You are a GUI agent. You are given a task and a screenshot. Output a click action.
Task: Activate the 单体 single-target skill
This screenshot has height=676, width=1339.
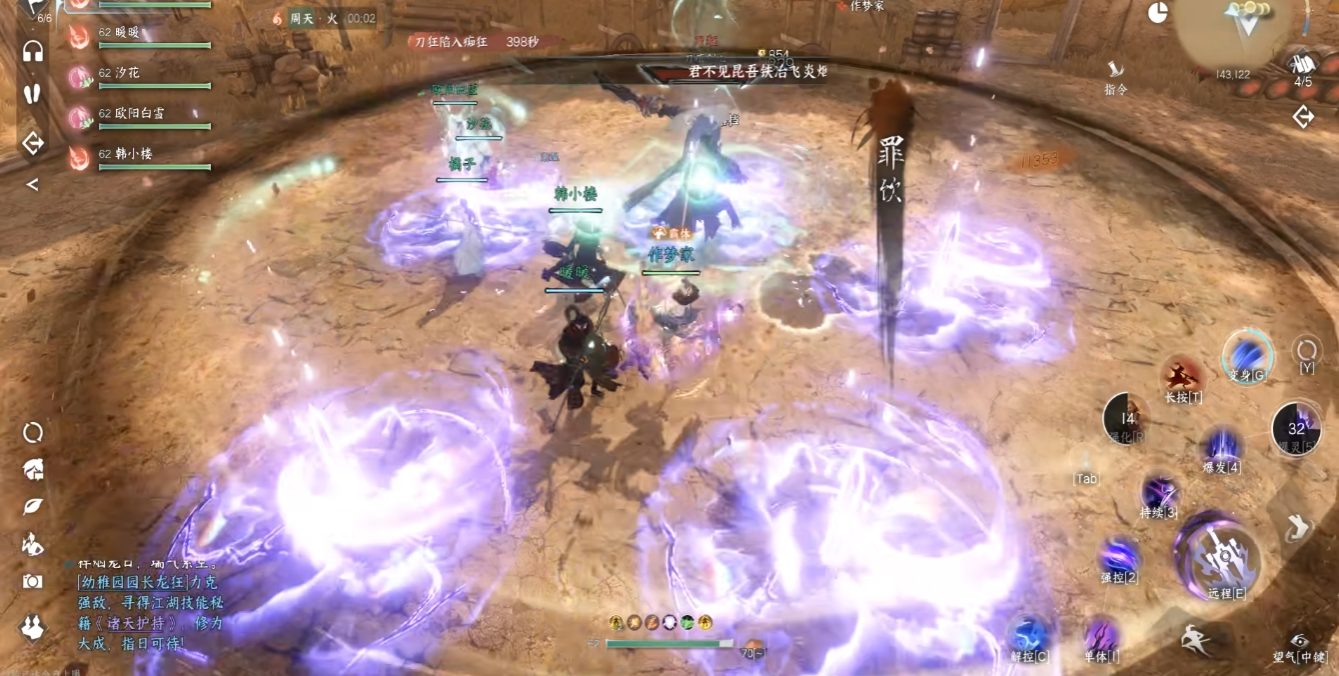point(1101,637)
